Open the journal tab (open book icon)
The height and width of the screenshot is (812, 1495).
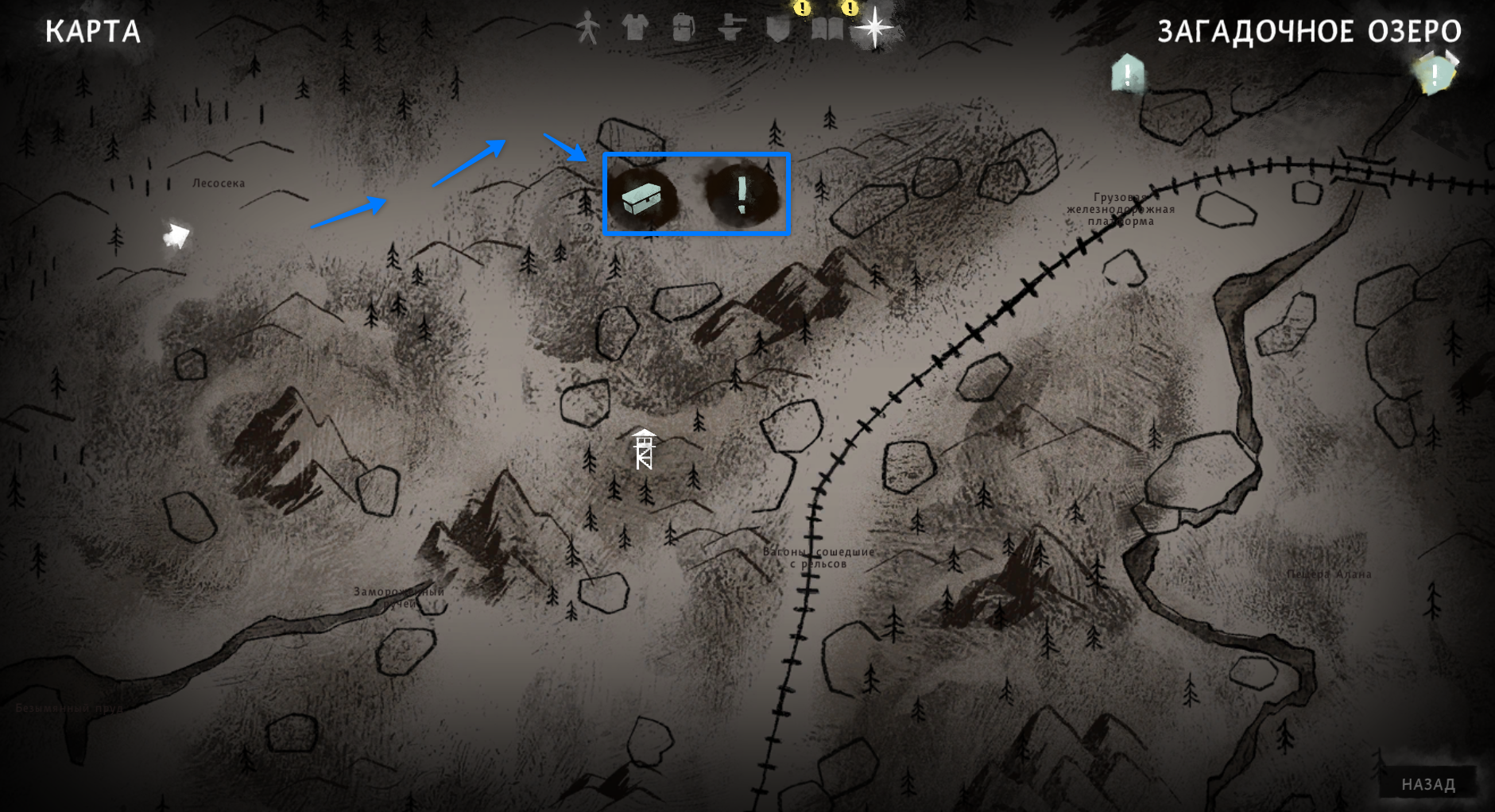click(827, 29)
